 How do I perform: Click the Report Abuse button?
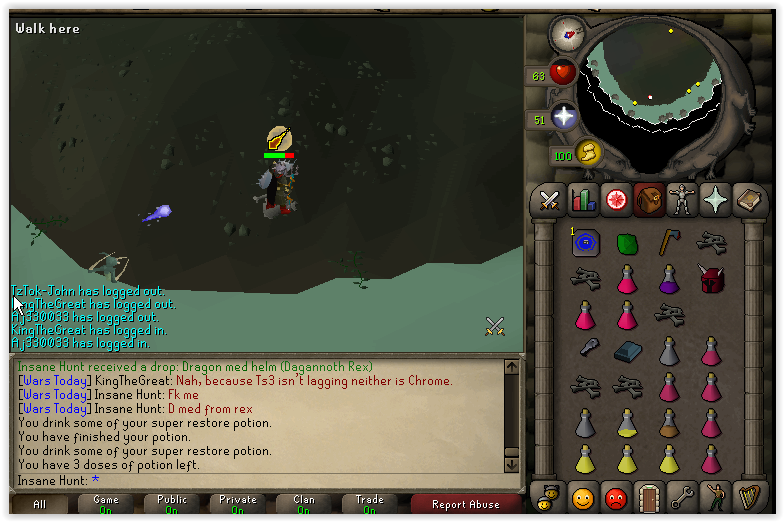coord(464,504)
